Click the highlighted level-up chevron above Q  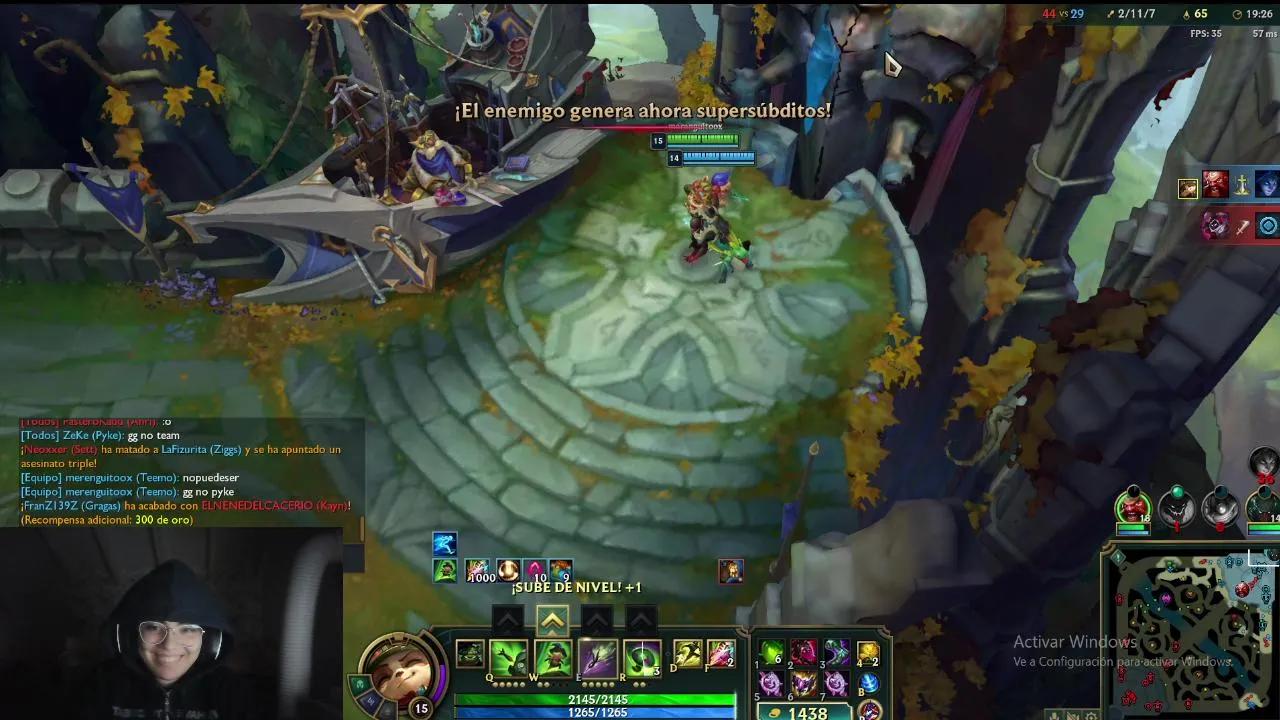(x=553, y=618)
